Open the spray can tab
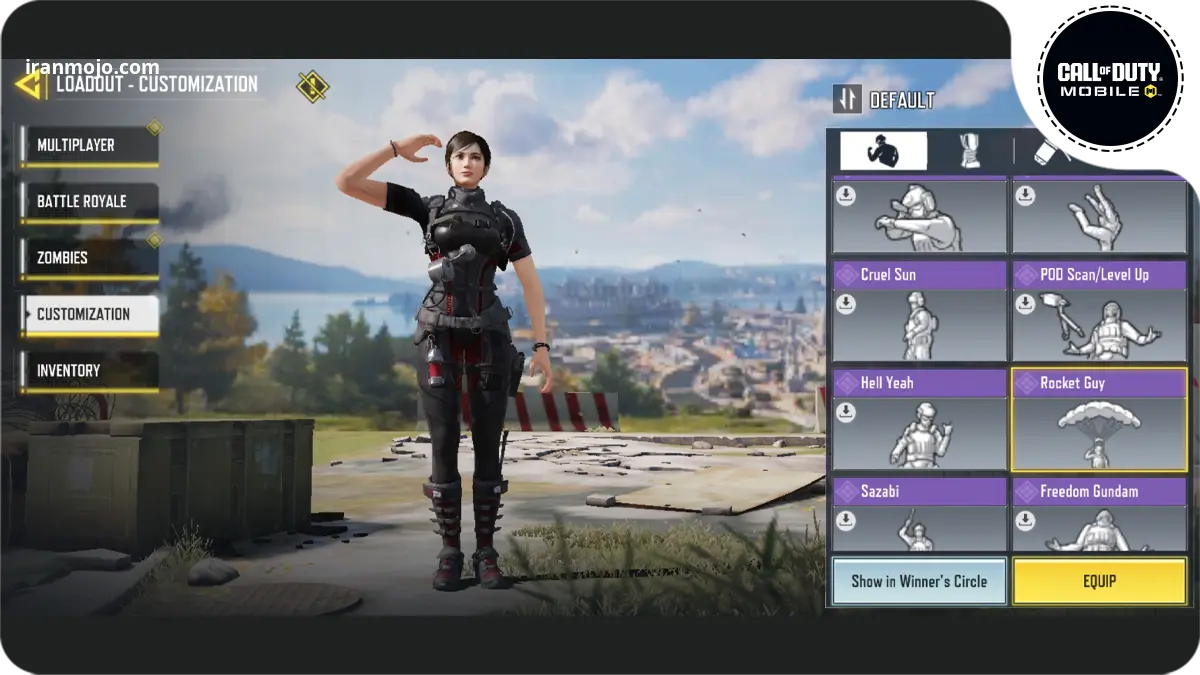Screen dimensions: 1200x675 pos(1052,151)
